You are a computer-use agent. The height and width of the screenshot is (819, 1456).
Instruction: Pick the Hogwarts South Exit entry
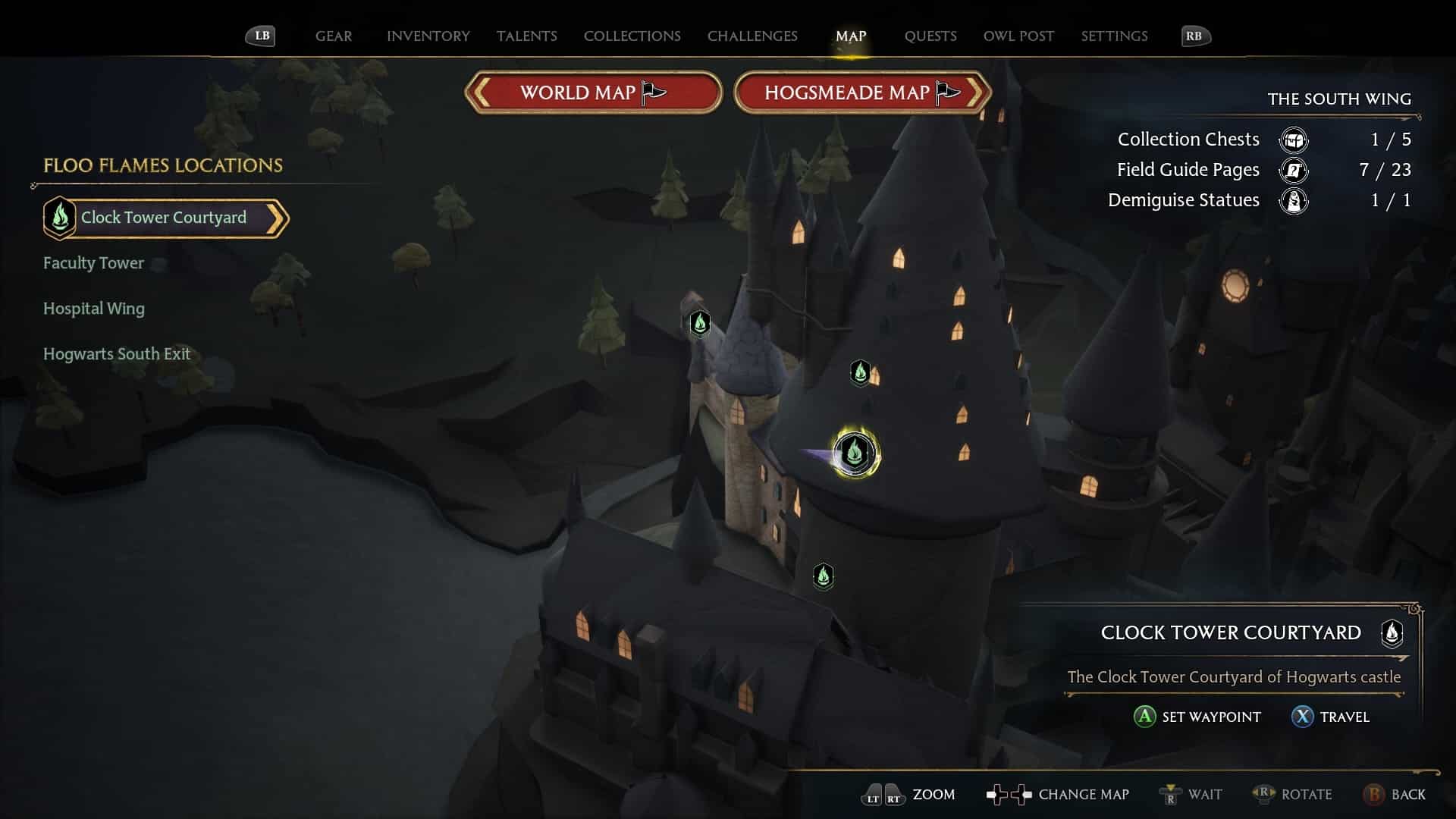tap(116, 354)
